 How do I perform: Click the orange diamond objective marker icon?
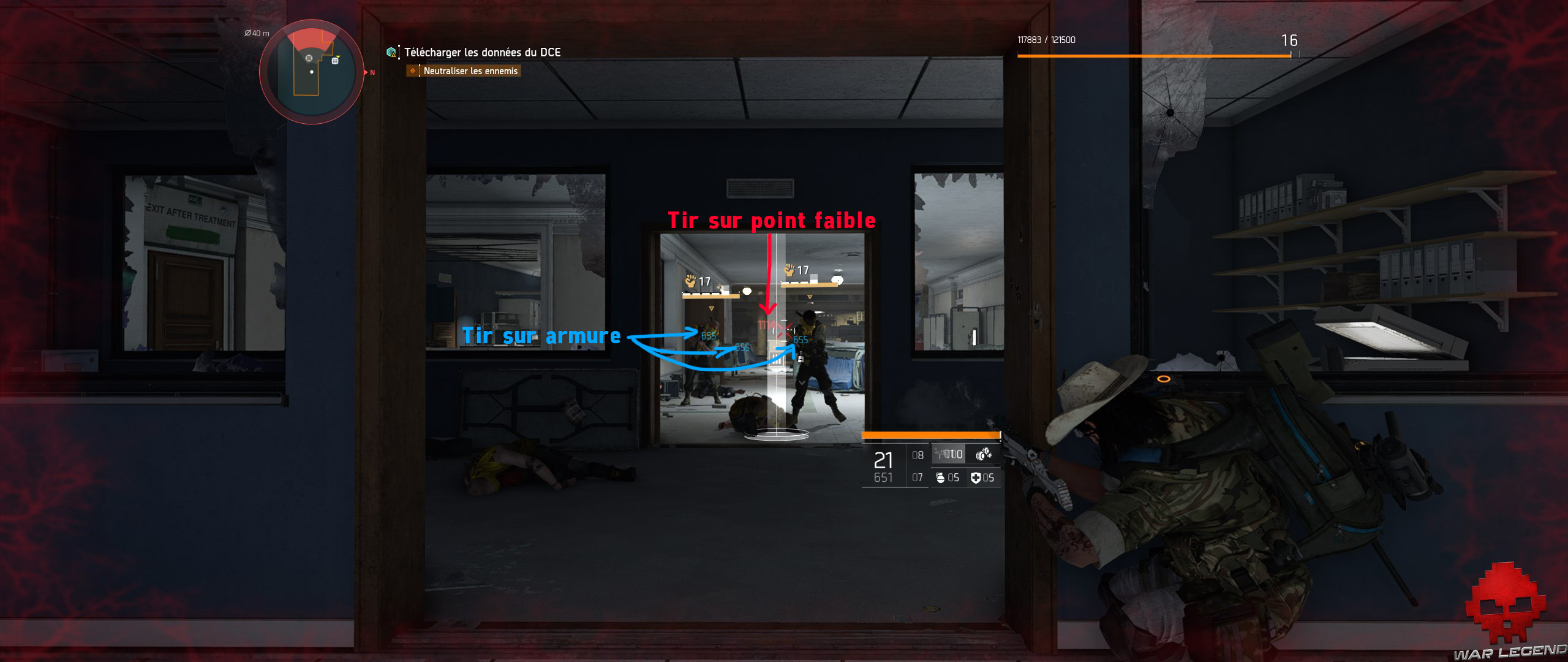[x=412, y=71]
